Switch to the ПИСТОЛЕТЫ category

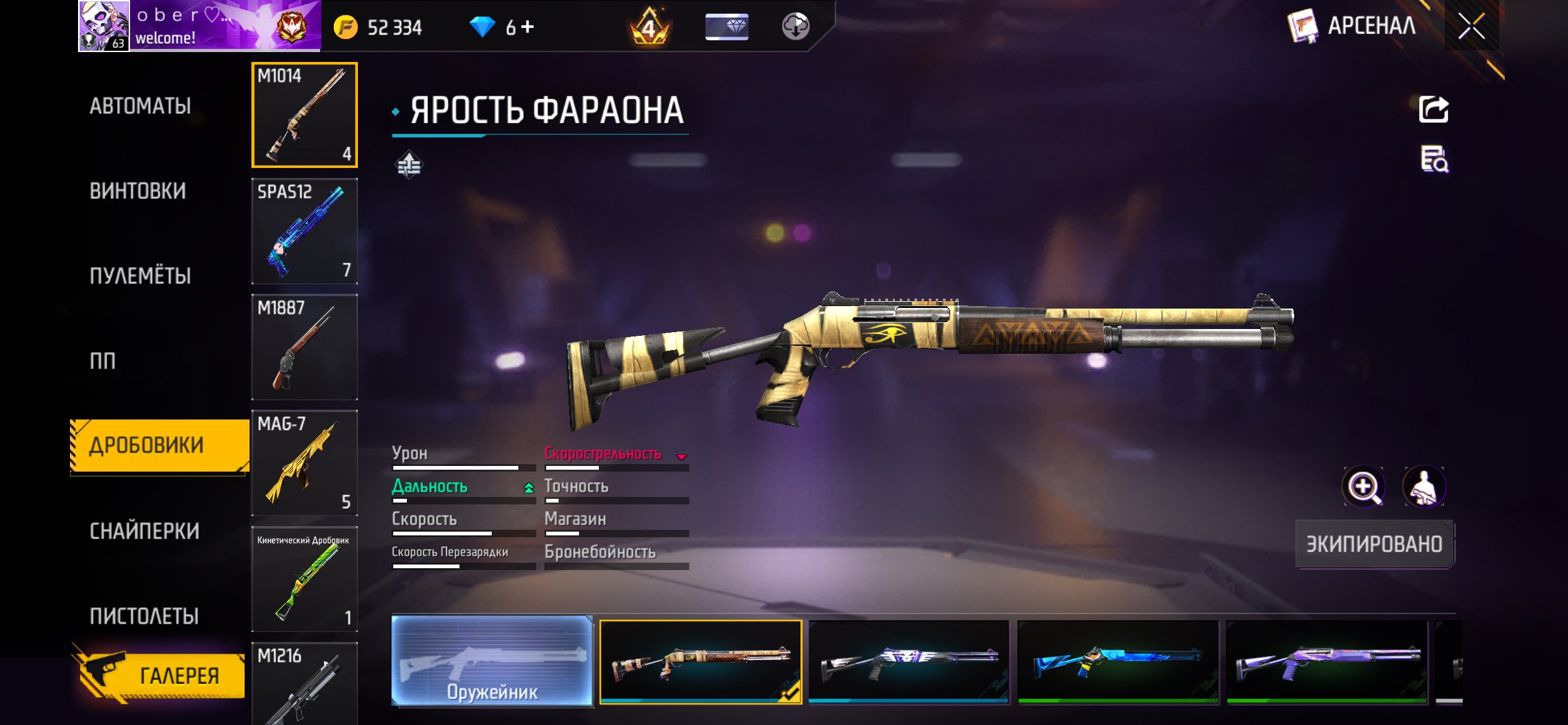[144, 616]
